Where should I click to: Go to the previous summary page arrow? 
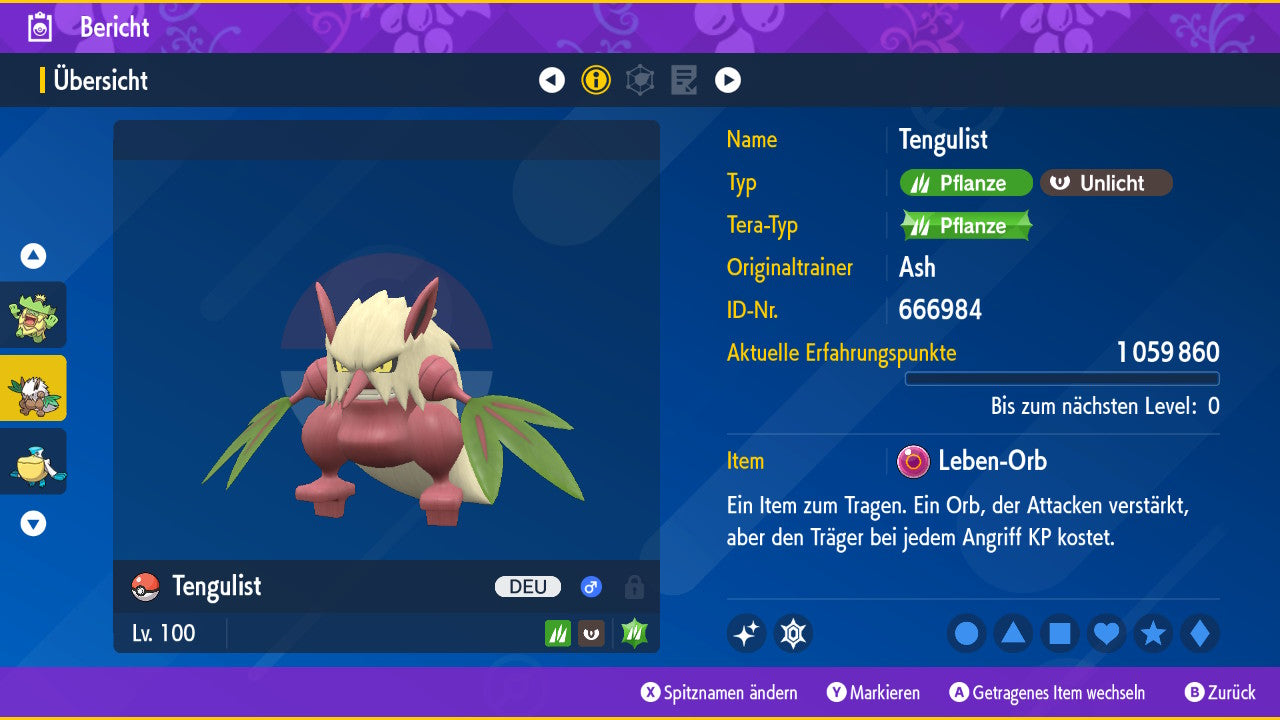tap(552, 80)
